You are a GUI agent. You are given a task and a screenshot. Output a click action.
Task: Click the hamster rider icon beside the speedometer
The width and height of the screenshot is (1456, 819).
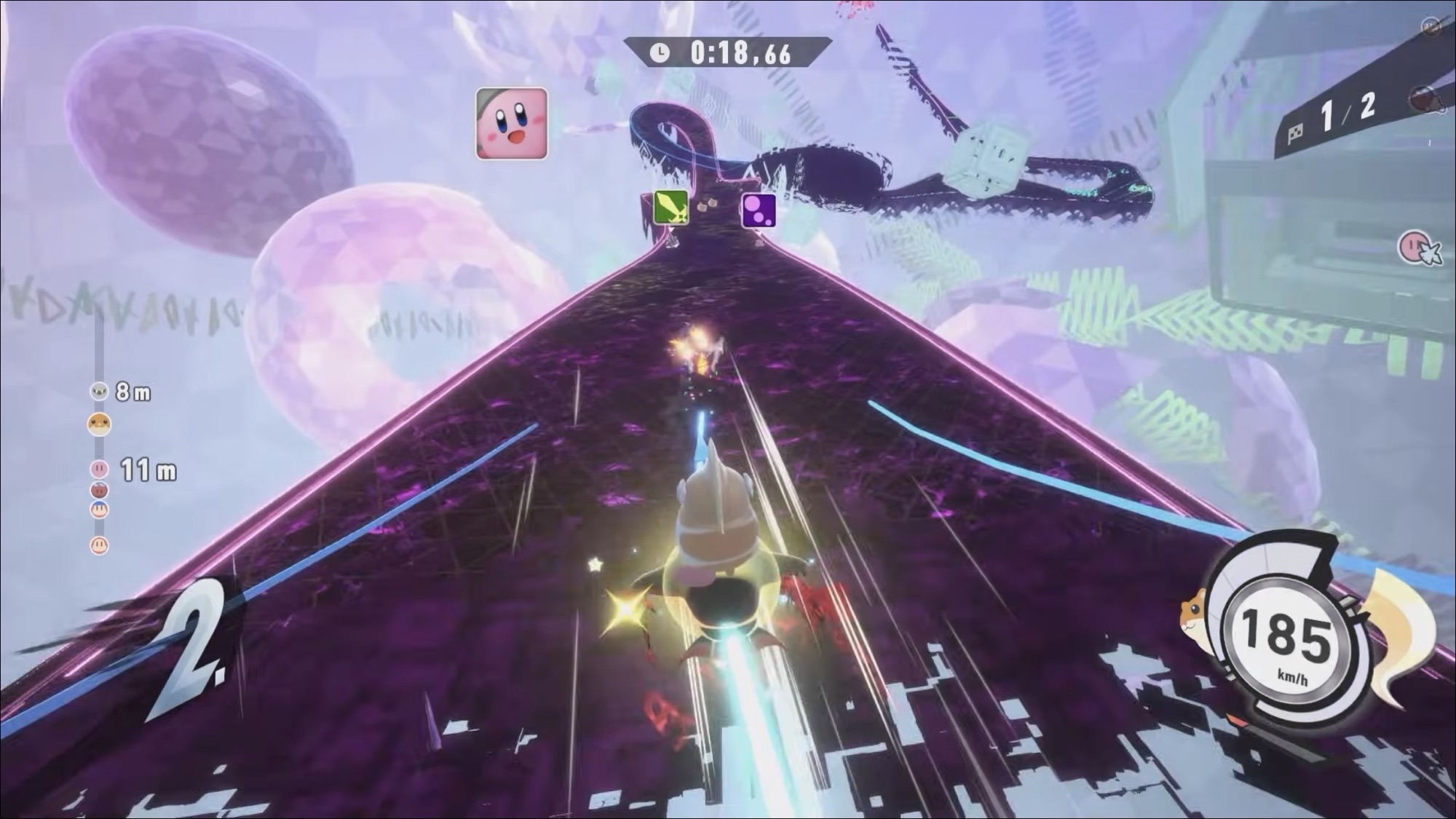[1198, 619]
